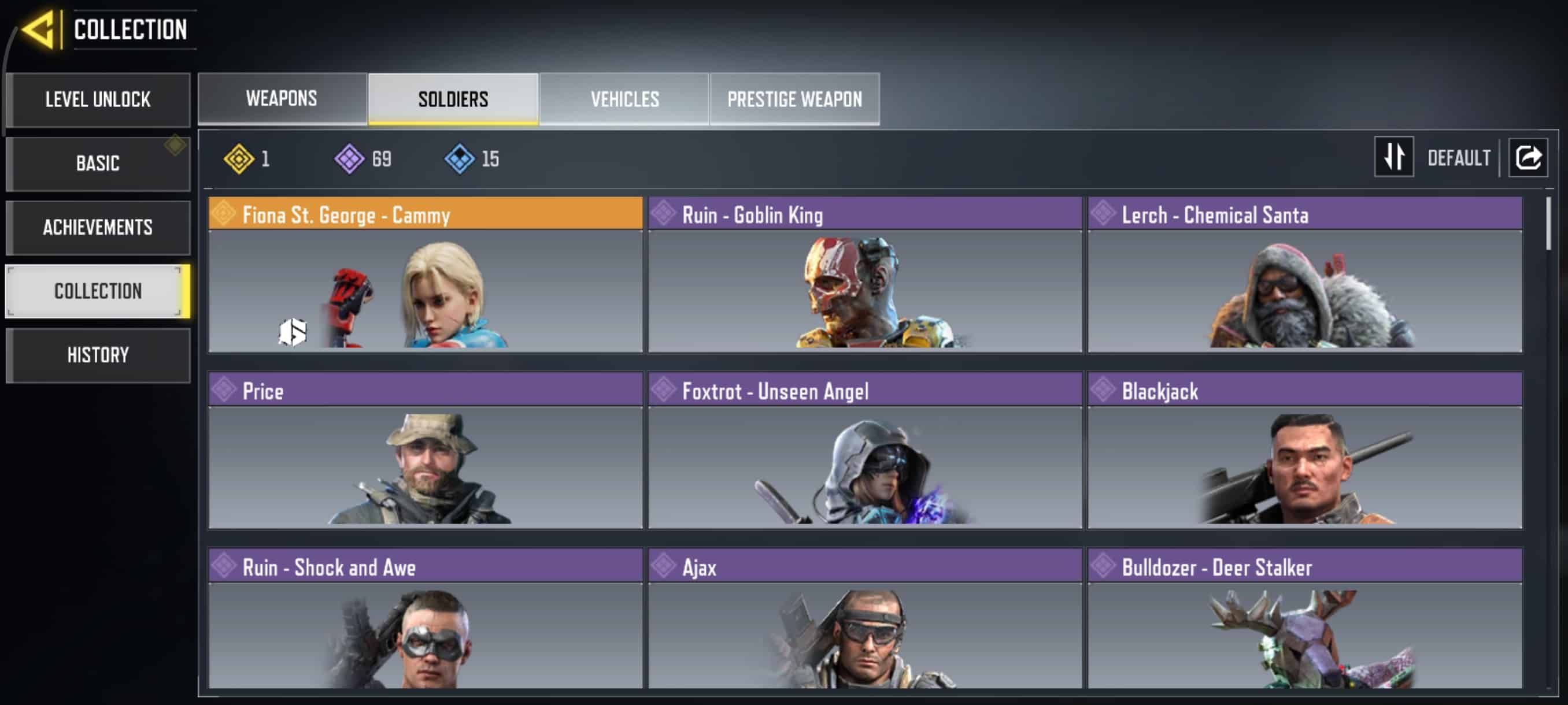Open the Prestige Weapon tab
This screenshot has height=705, width=1568.
[794, 99]
